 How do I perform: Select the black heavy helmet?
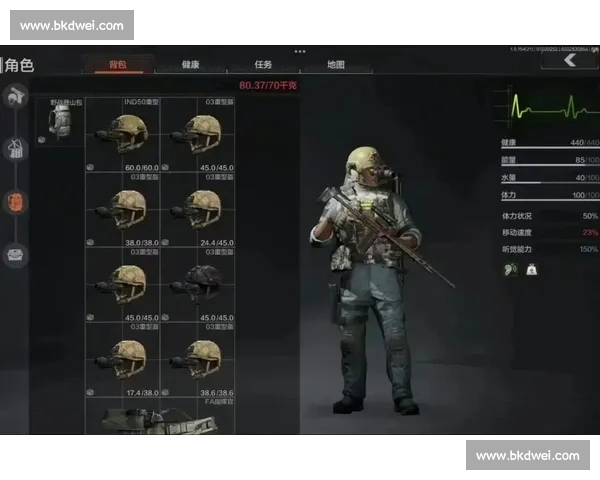(x=198, y=284)
